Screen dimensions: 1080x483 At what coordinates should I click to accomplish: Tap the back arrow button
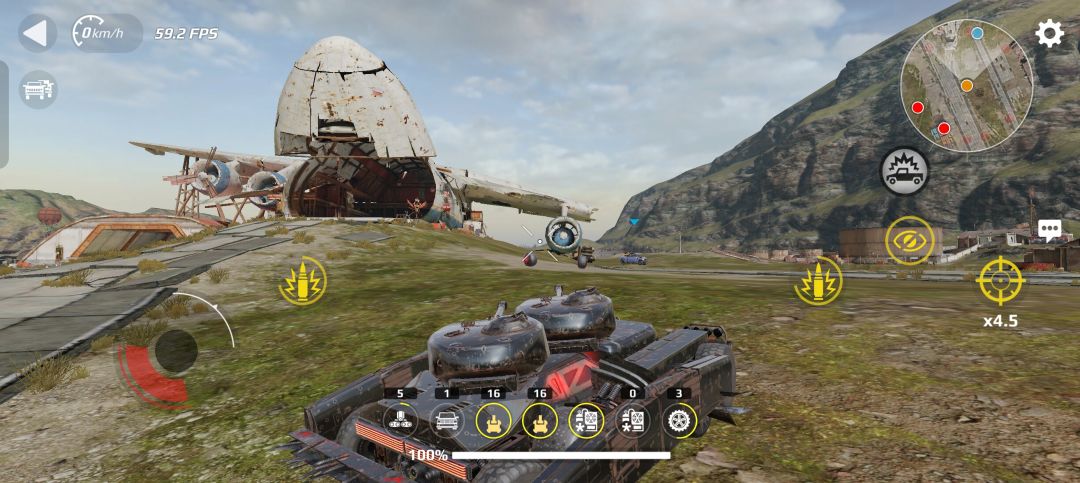pyautogui.click(x=37, y=33)
